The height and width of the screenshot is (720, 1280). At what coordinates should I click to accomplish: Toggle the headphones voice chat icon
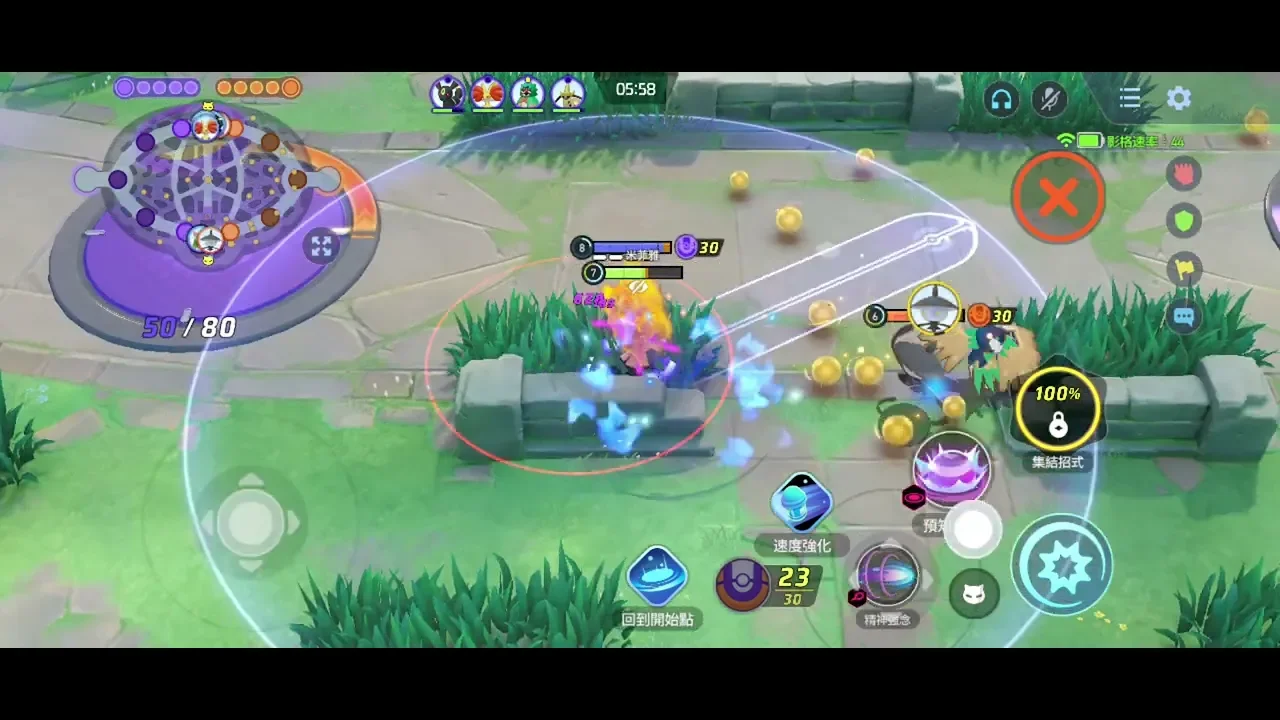point(1001,98)
